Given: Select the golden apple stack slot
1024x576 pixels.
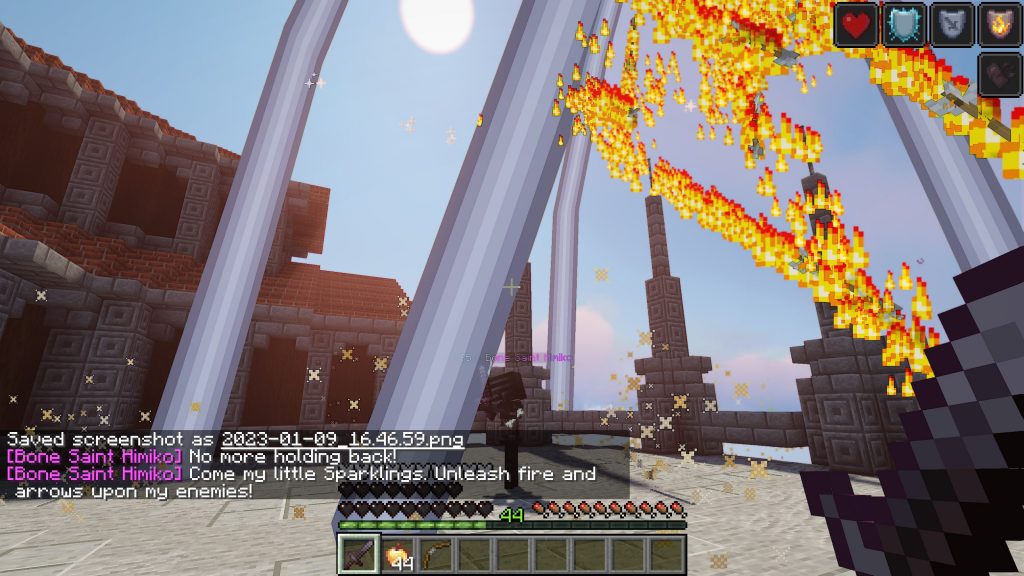Looking at the screenshot, I should tap(396, 553).
